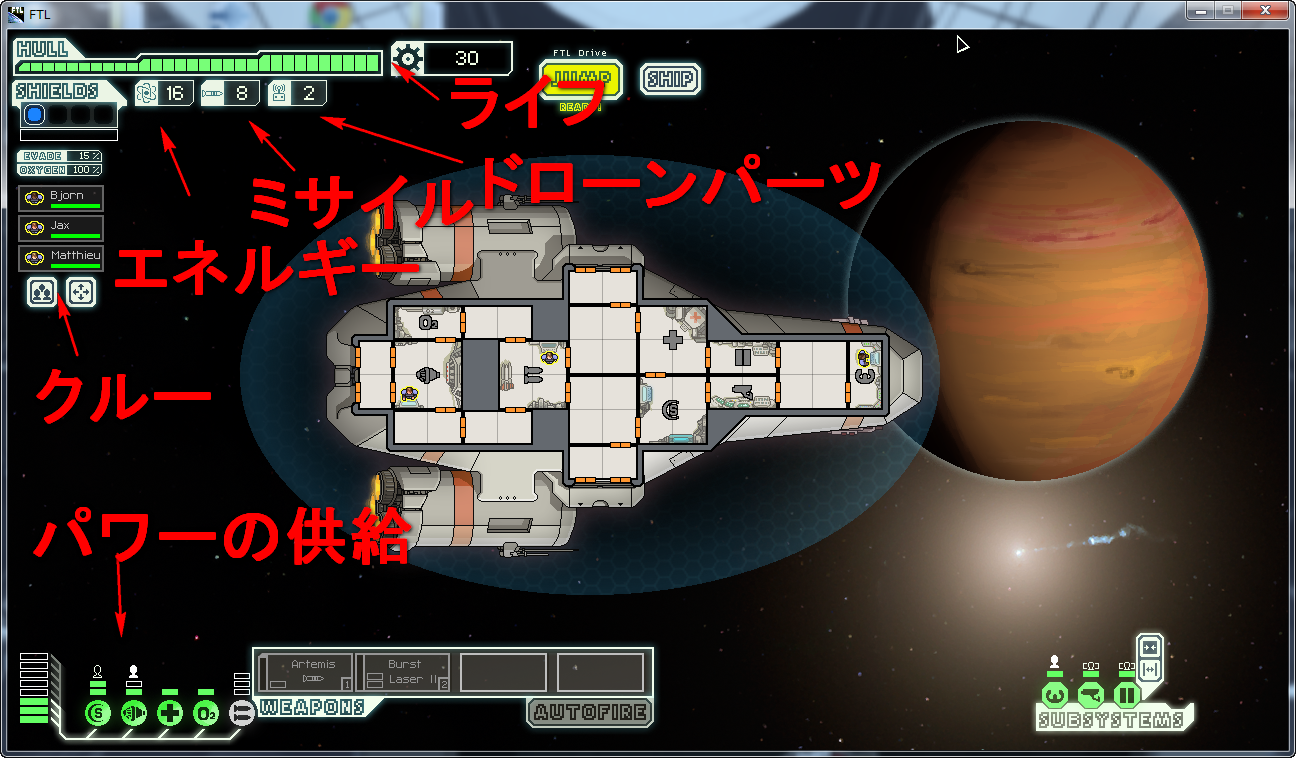Select crew member Jax

[x=61, y=229]
